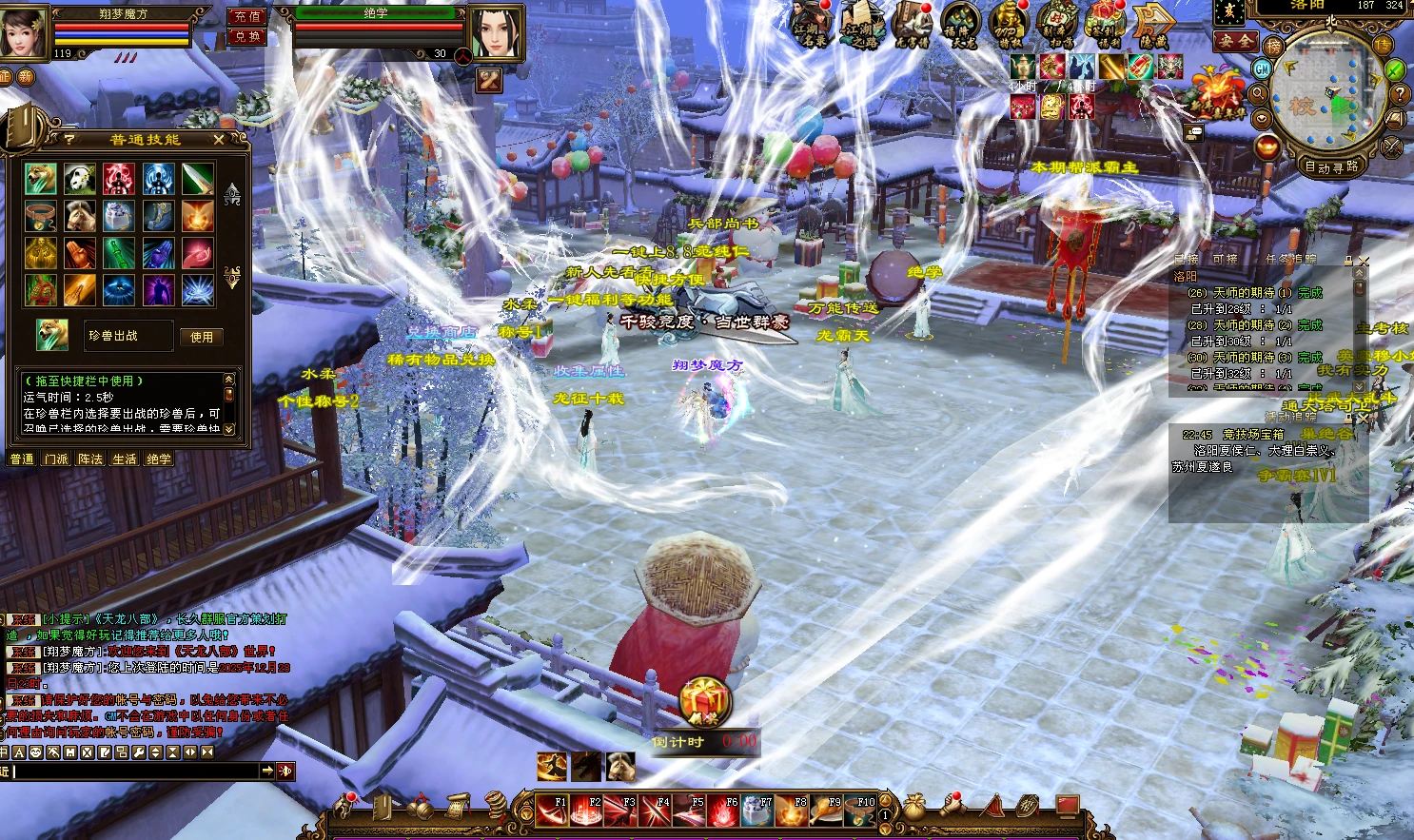This screenshot has width=1414, height=840.
Task: Switch to the 生活 skills tab
Action: click(125, 459)
